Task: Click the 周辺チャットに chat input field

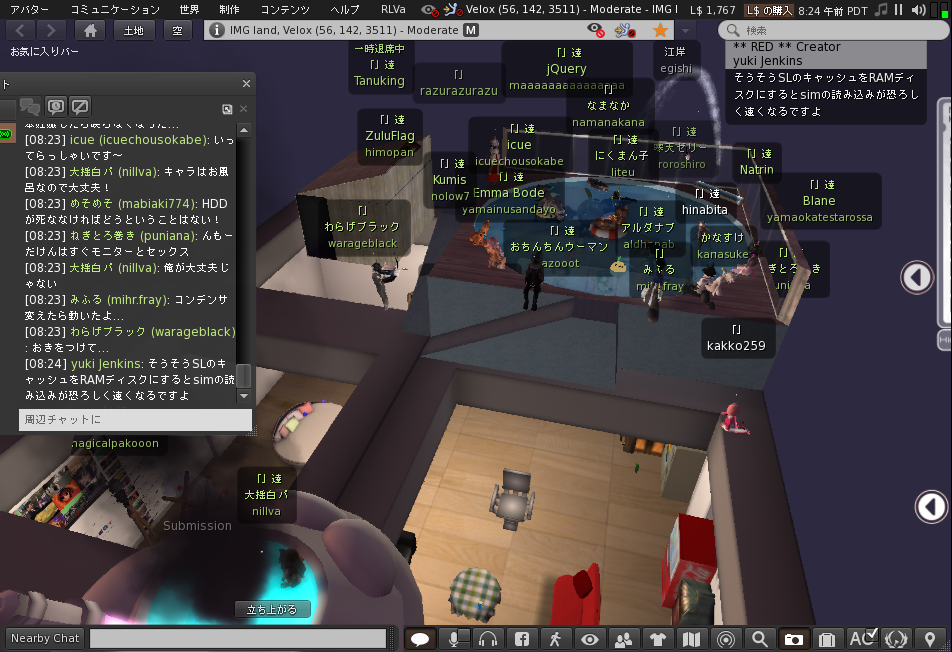Action: pos(136,420)
